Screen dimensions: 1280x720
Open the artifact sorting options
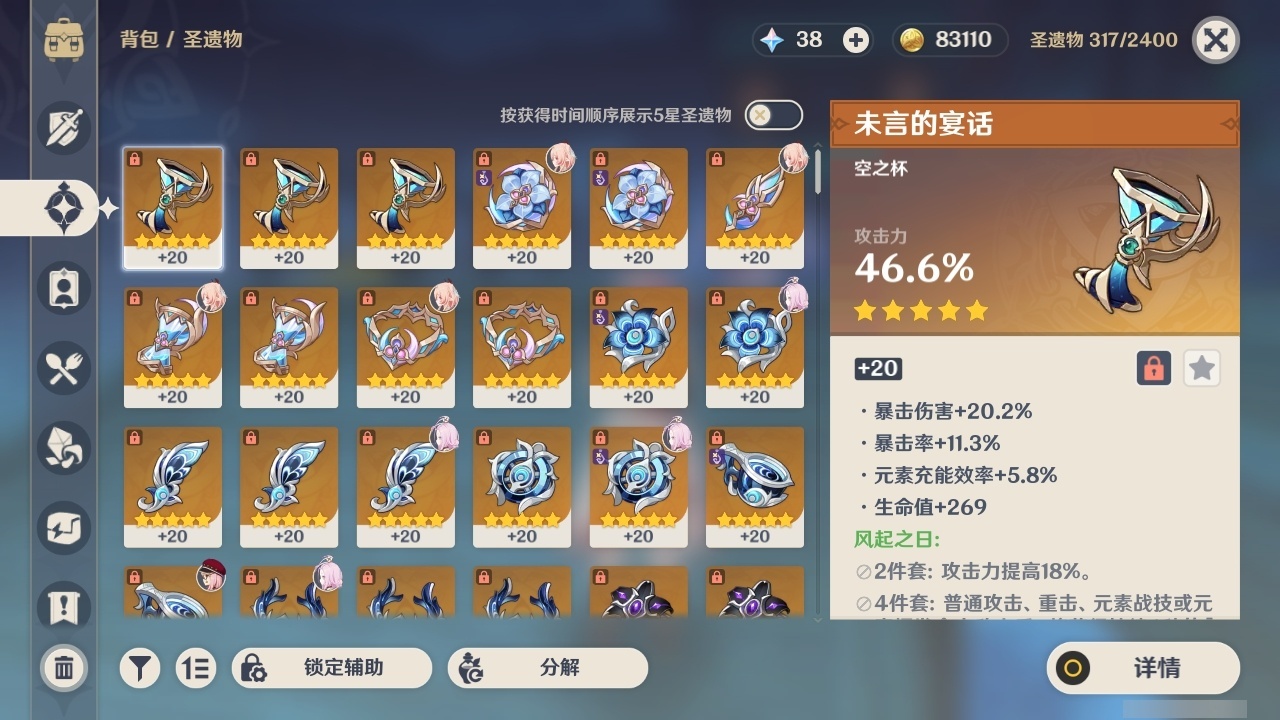coord(196,668)
